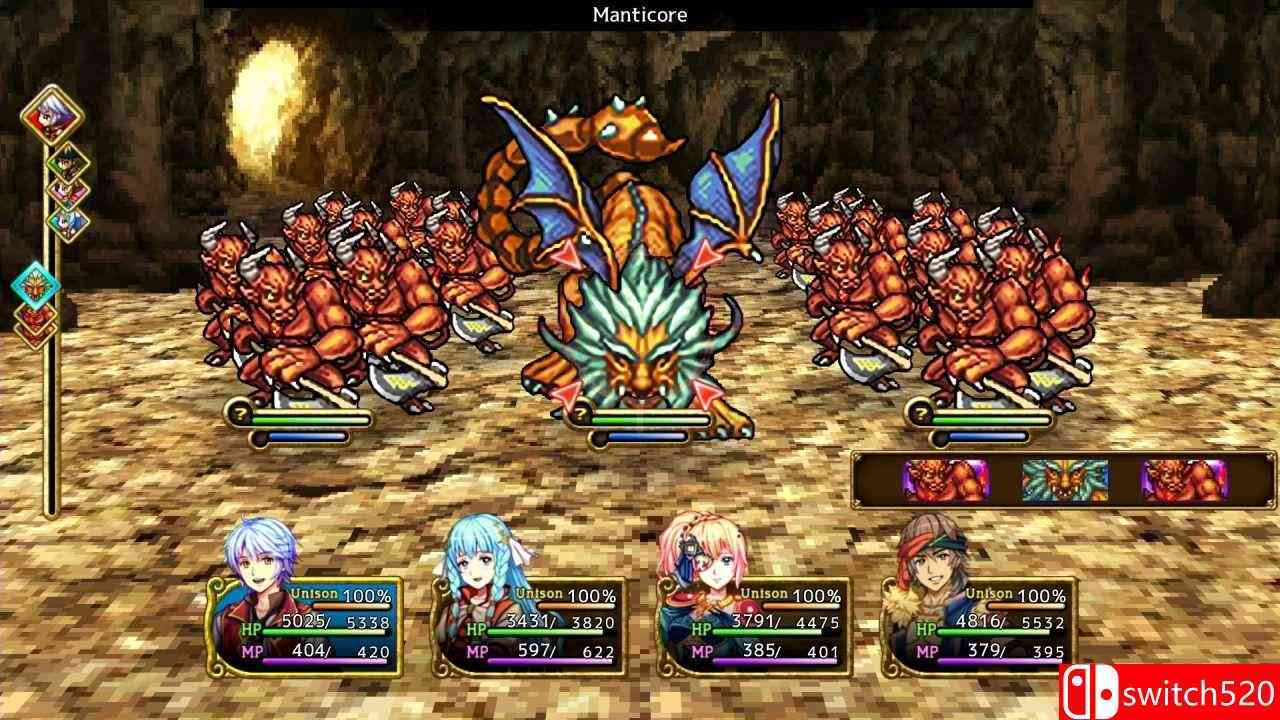This screenshot has height=720, width=1280.
Task: Select the blue-haired girl's sidebar turn icon
Action: click(x=67, y=220)
